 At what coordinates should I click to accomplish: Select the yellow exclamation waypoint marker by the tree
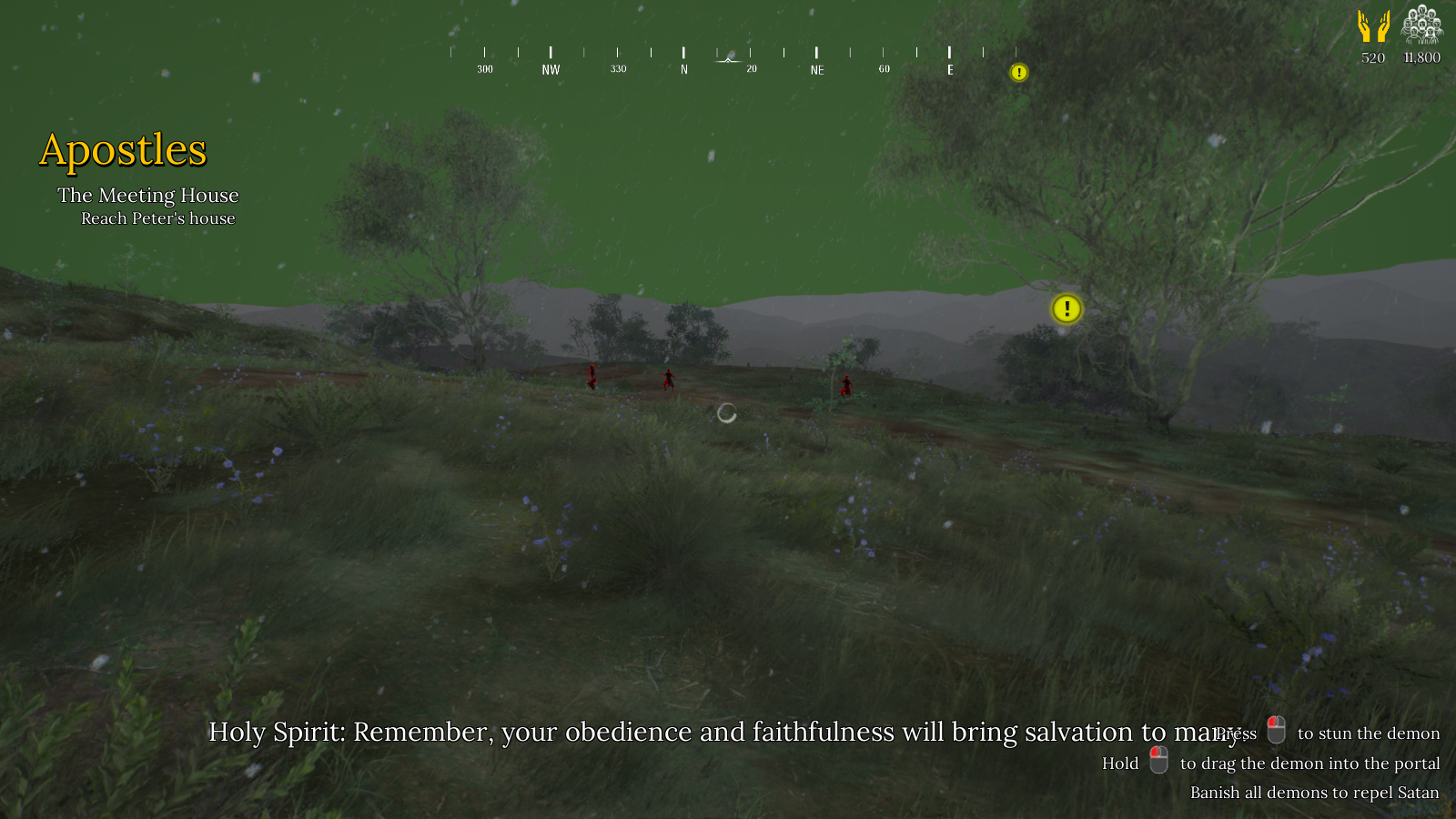[1067, 309]
